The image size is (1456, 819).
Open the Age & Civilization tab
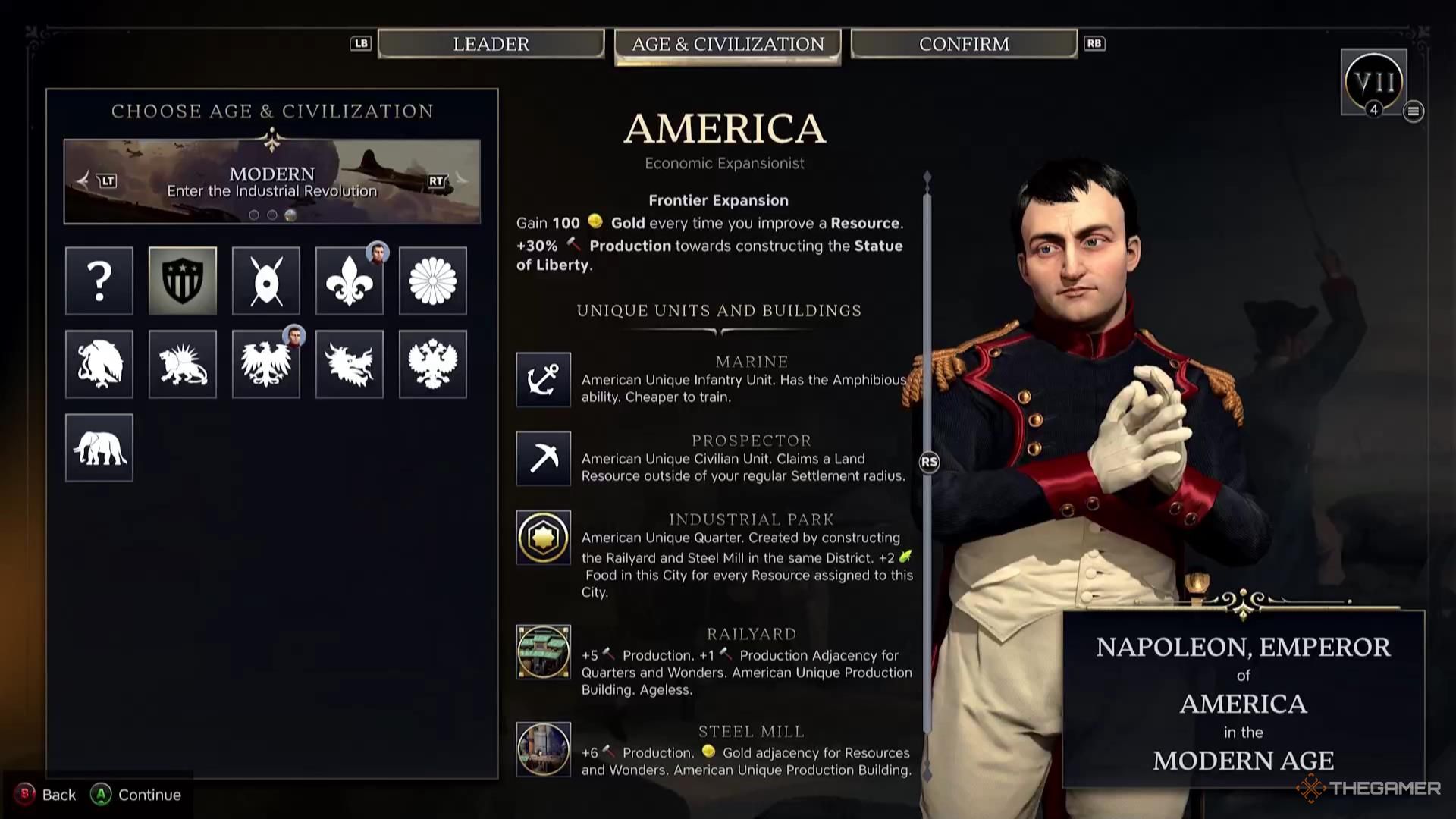[727, 45]
